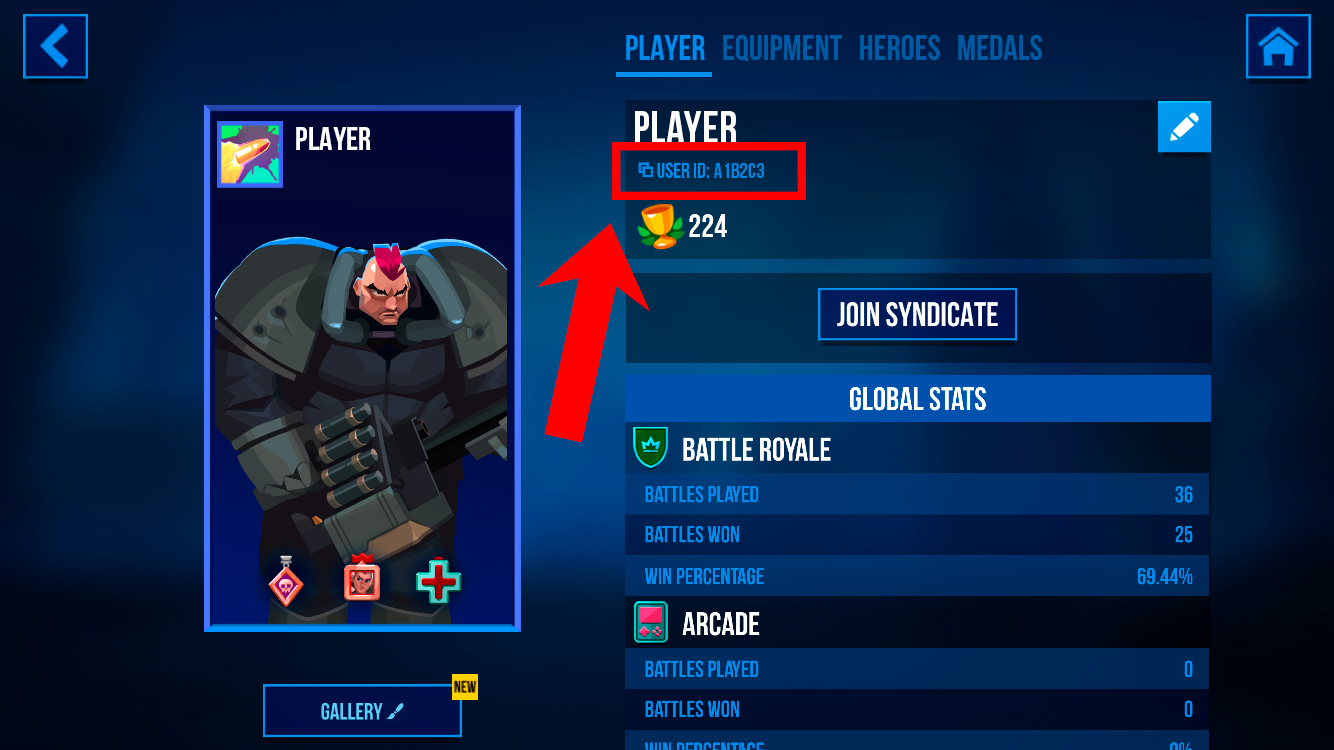Show the Medals tab
This screenshot has width=1334, height=750.
(999, 48)
